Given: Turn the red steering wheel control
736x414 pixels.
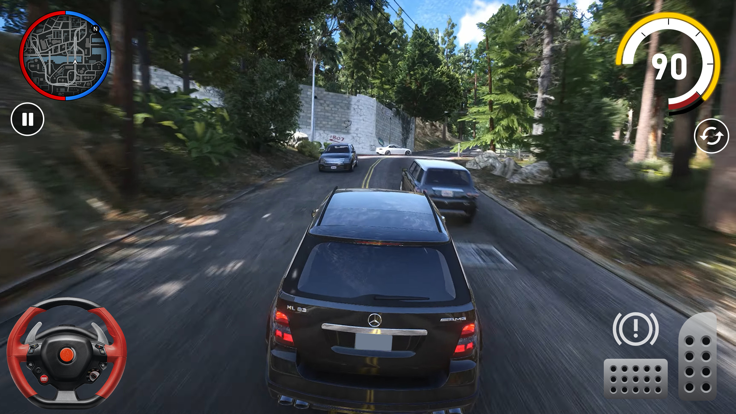Looking at the screenshot, I should pos(67,355).
